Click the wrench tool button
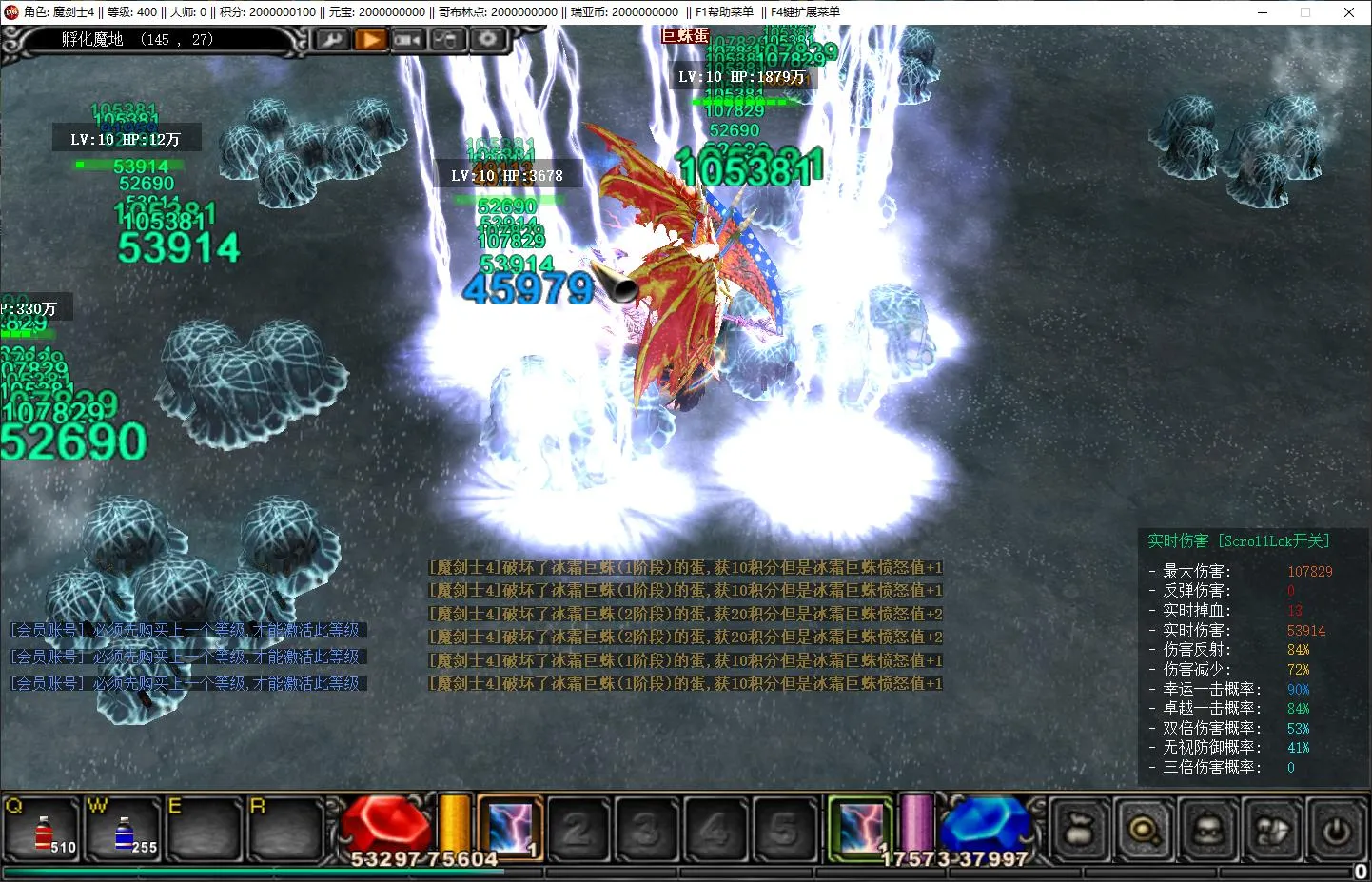The image size is (1372, 882). pos(332,40)
